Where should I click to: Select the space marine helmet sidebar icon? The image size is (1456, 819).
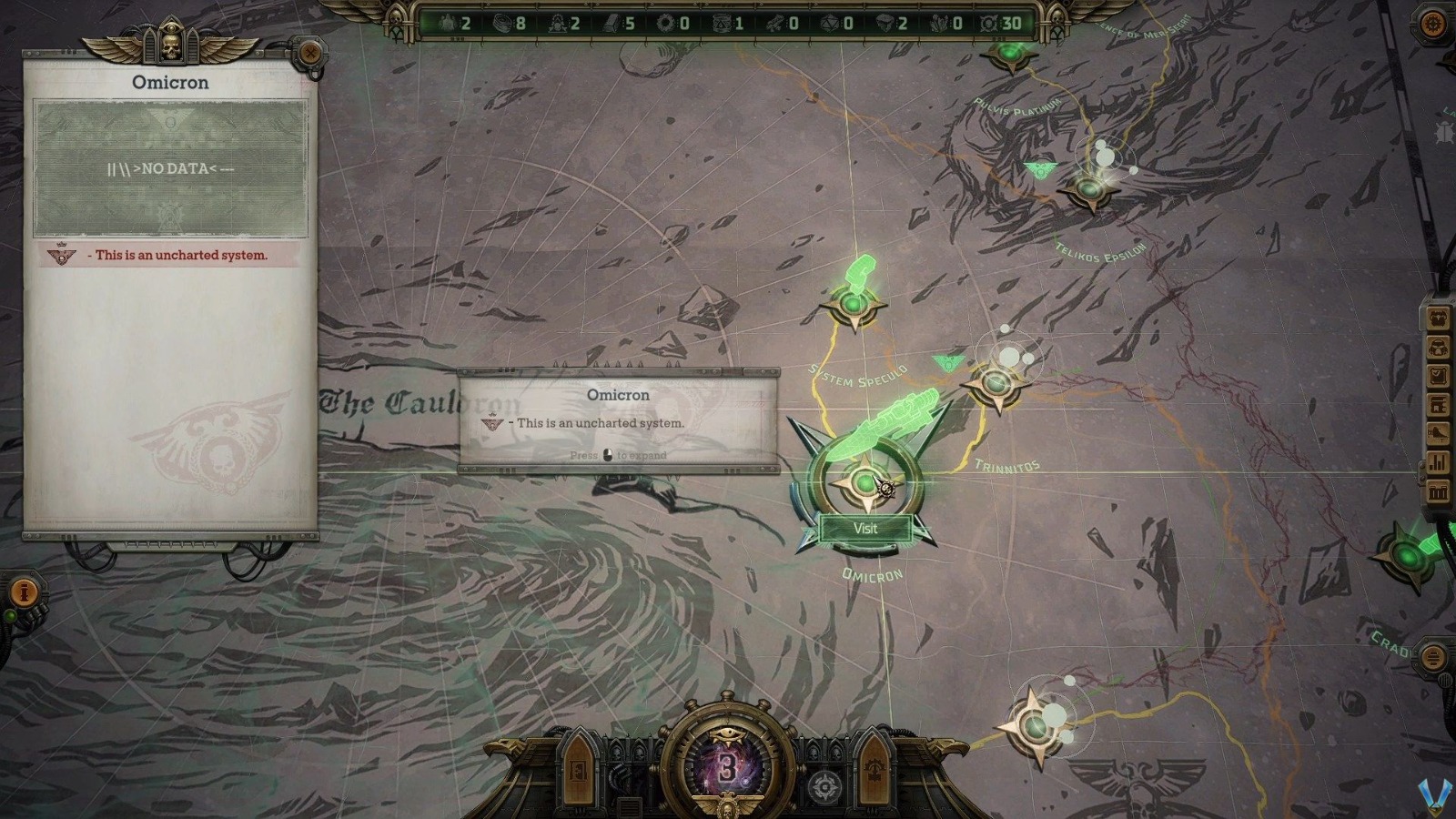coord(1440,347)
